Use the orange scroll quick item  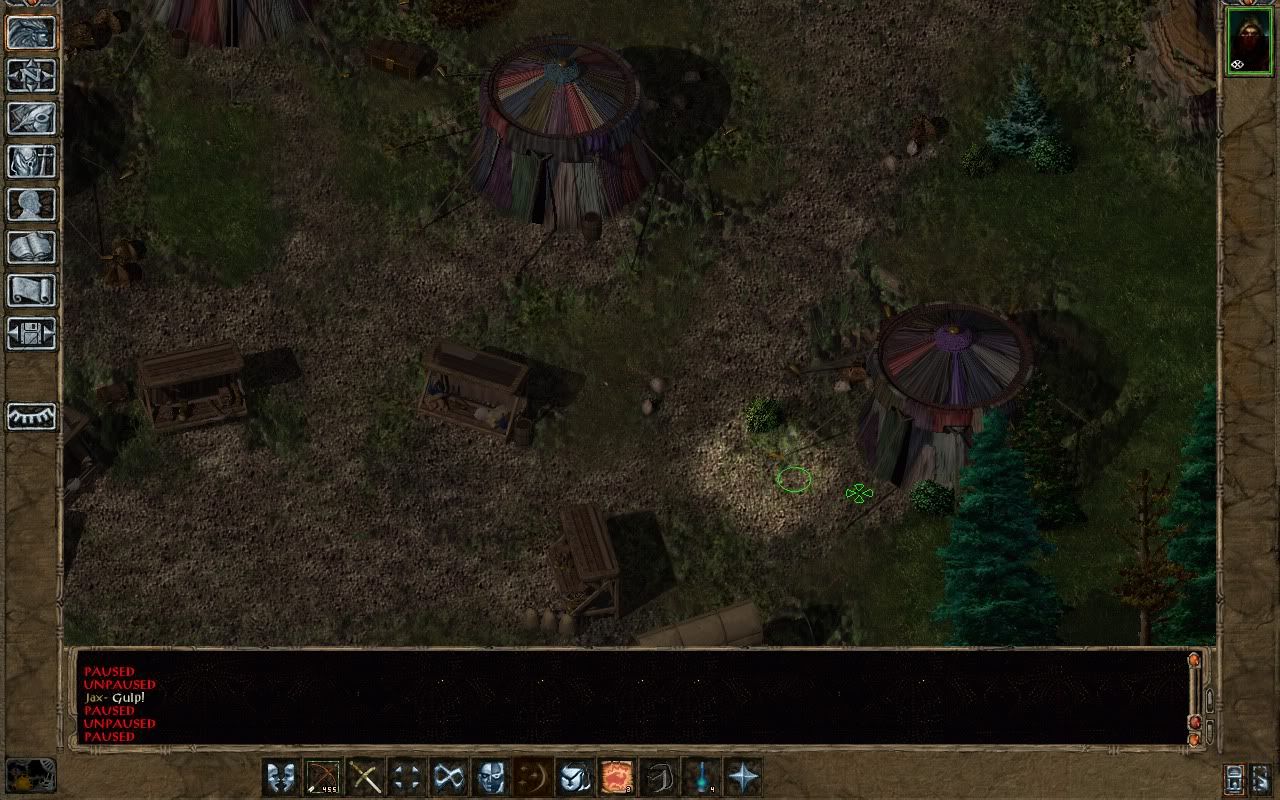[x=617, y=777]
